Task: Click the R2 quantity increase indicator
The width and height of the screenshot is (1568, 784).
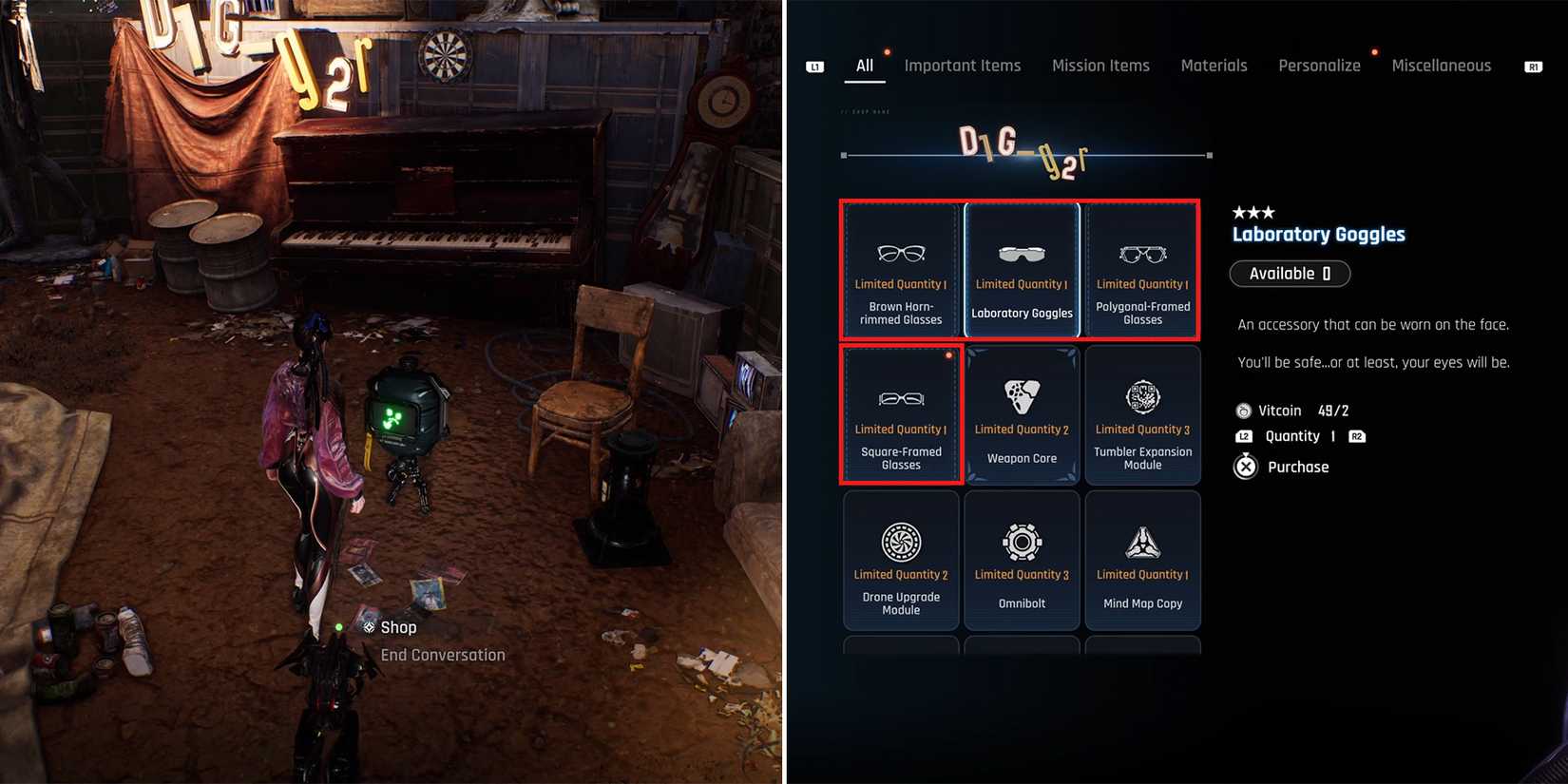Action: click(x=1356, y=435)
